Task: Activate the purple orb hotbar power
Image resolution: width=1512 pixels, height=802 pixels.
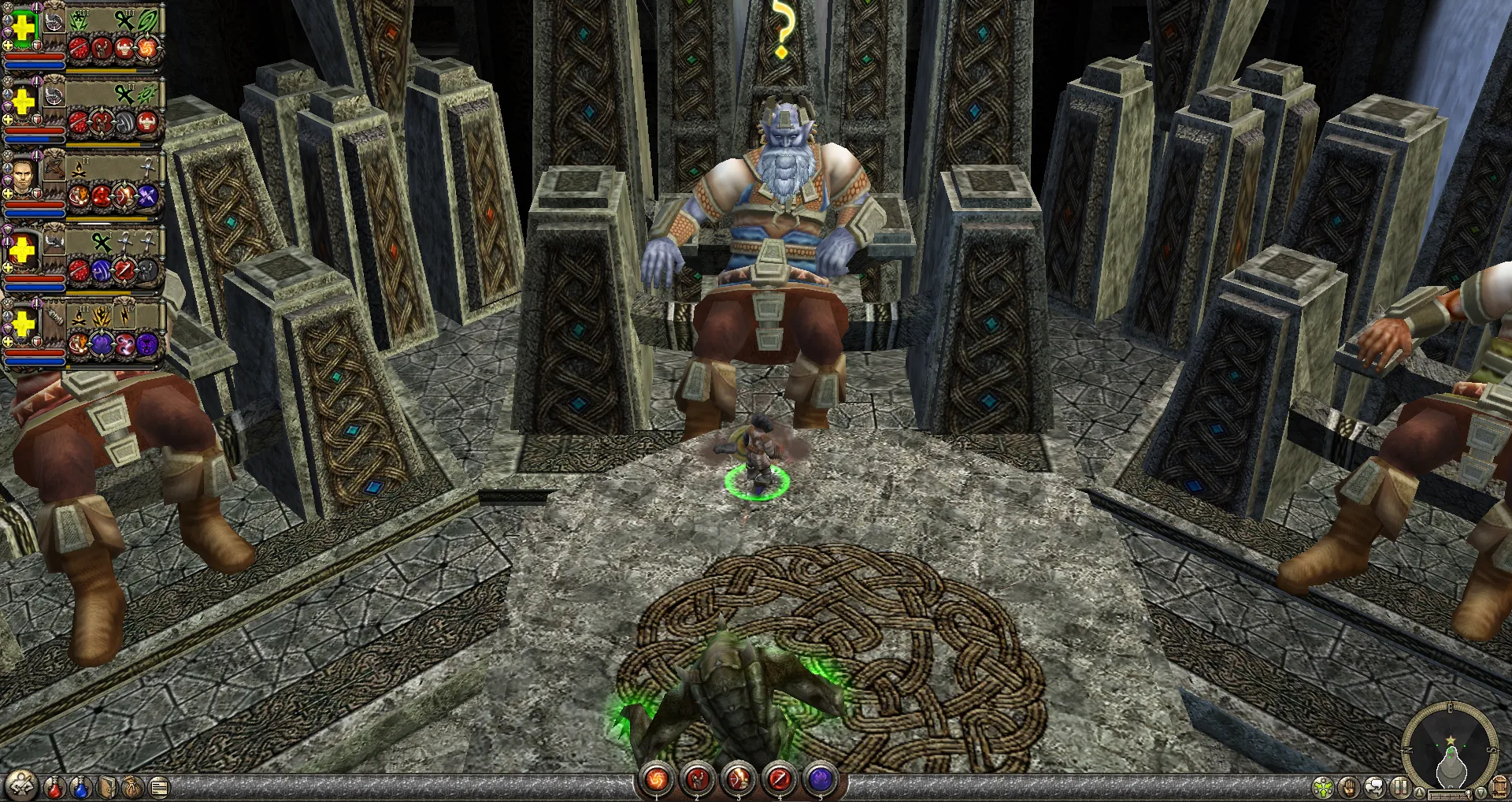Action: click(821, 780)
